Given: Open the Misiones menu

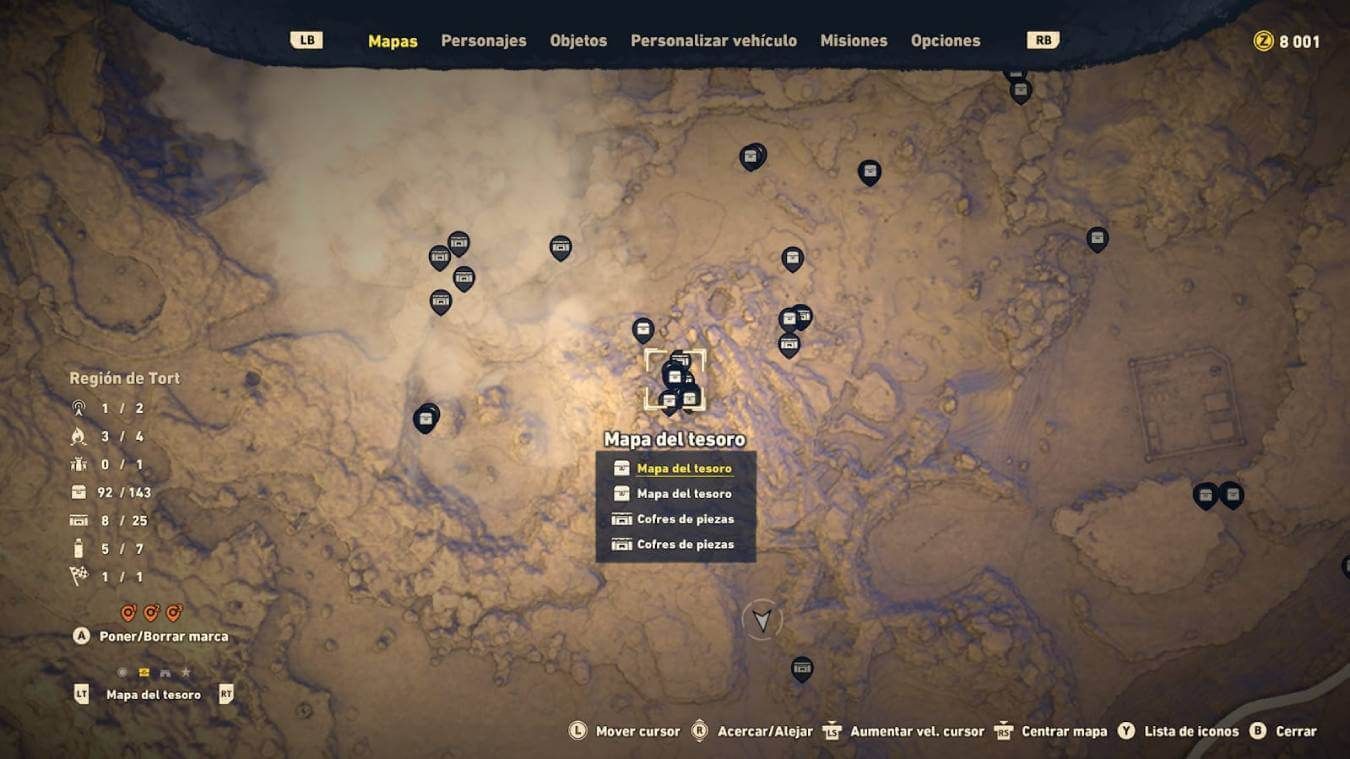Looking at the screenshot, I should pos(853,40).
